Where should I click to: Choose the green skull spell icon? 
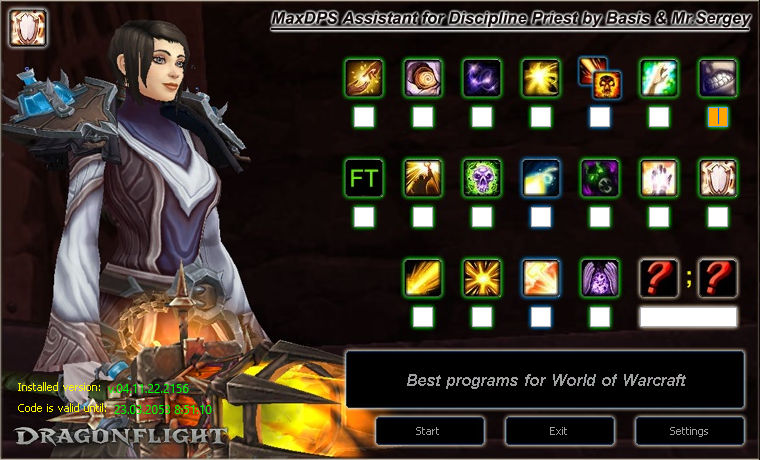pyautogui.click(x=481, y=178)
